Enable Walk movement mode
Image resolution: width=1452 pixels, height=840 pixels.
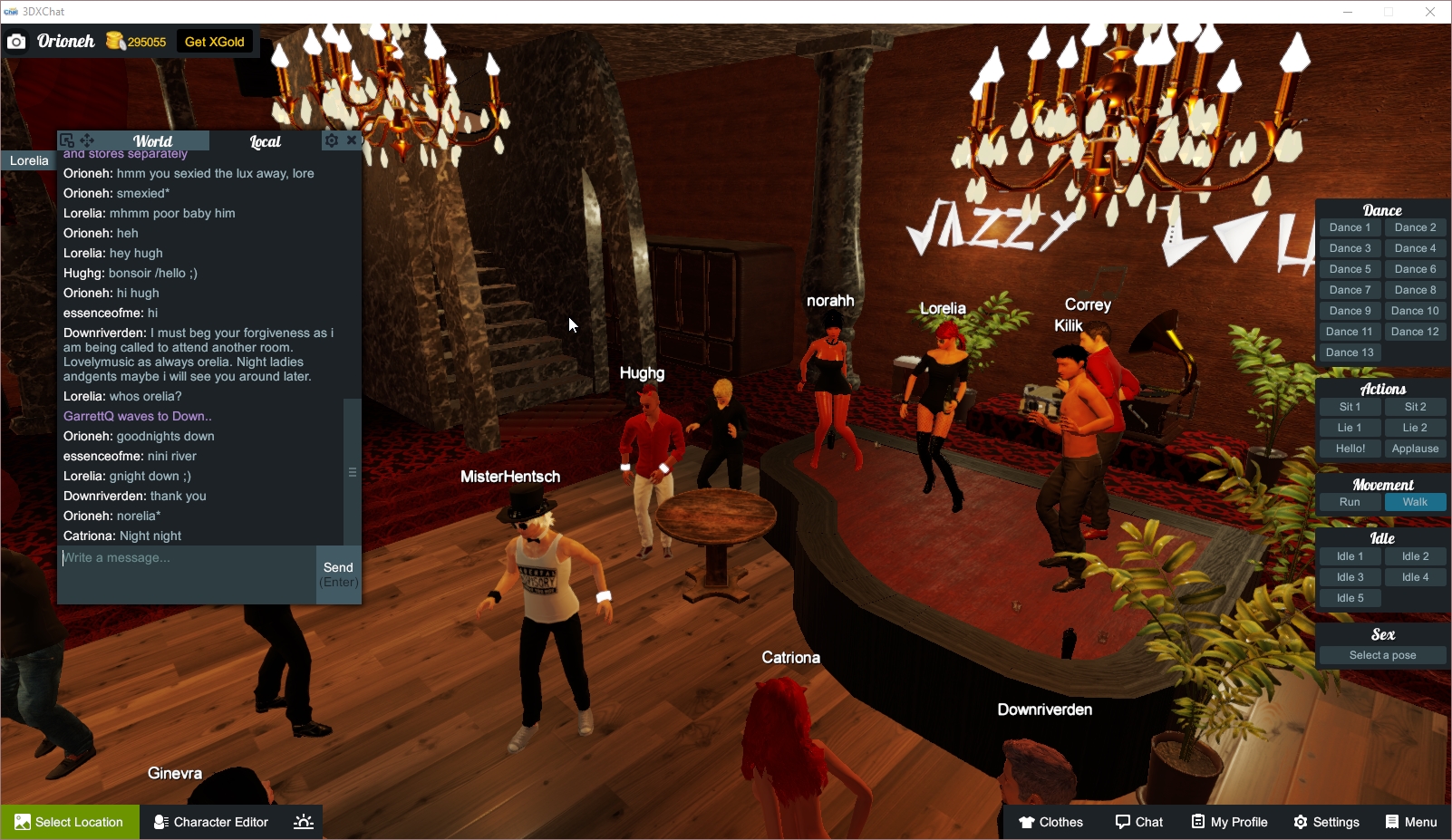1415,501
